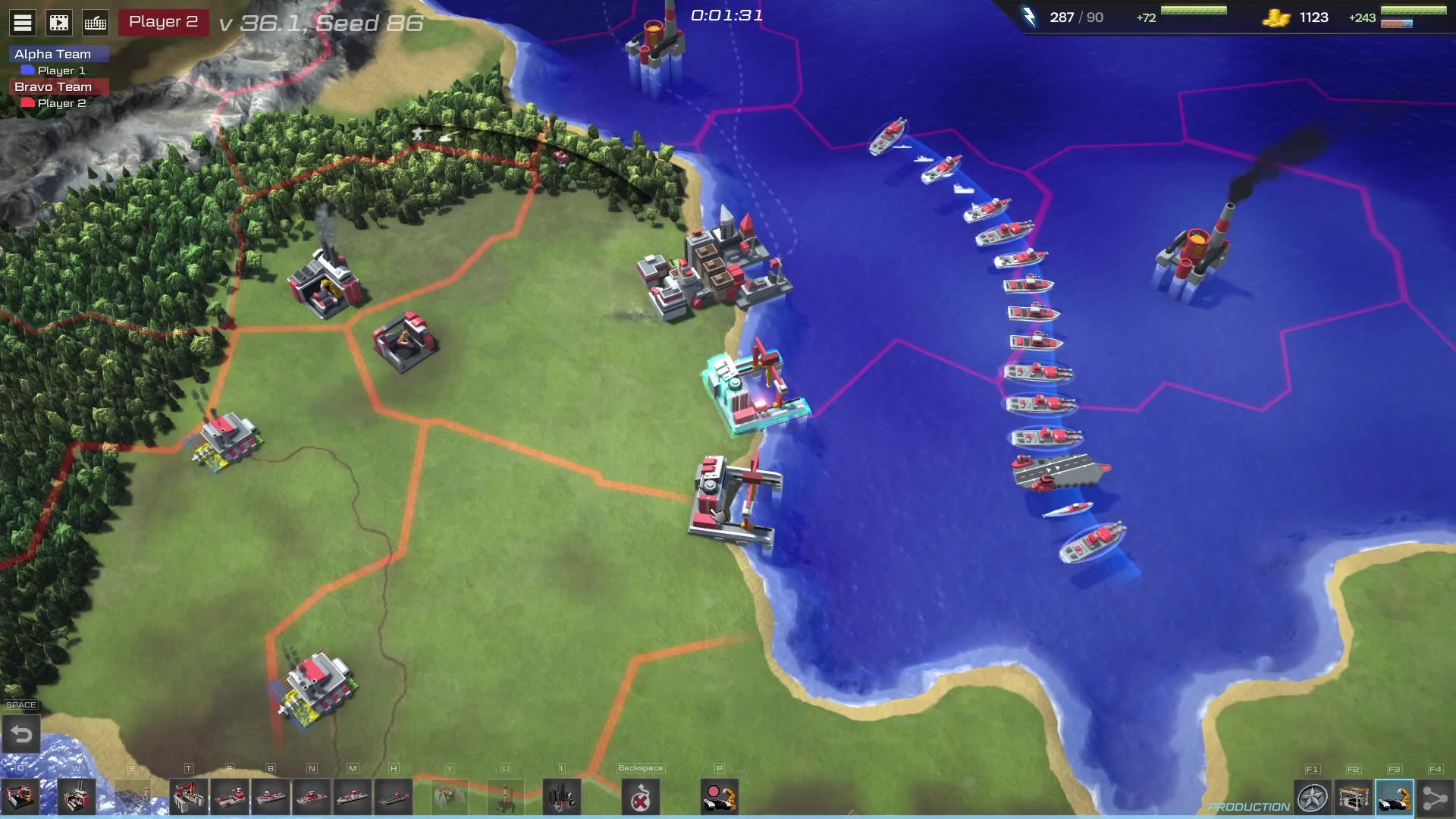Screen dimensions: 1456x819
Task: Activate the bomb cancel icon
Action: 641,797
